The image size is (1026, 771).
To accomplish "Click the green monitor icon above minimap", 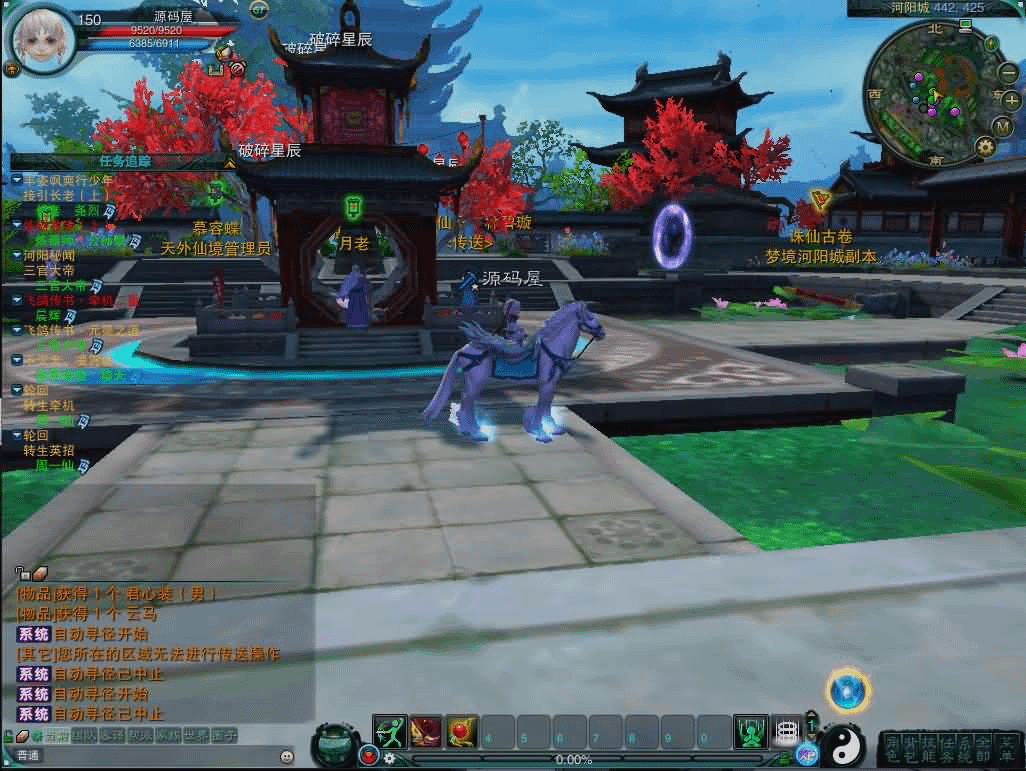I will click(964, 23).
